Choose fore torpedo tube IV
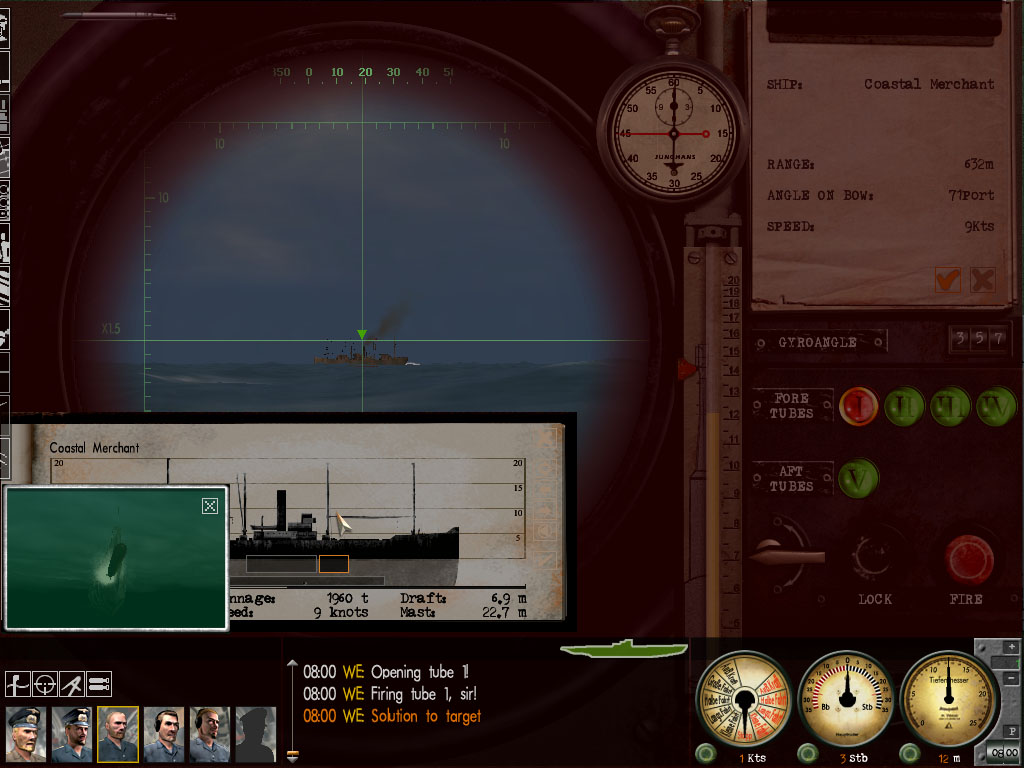The image size is (1024, 768). (995, 406)
